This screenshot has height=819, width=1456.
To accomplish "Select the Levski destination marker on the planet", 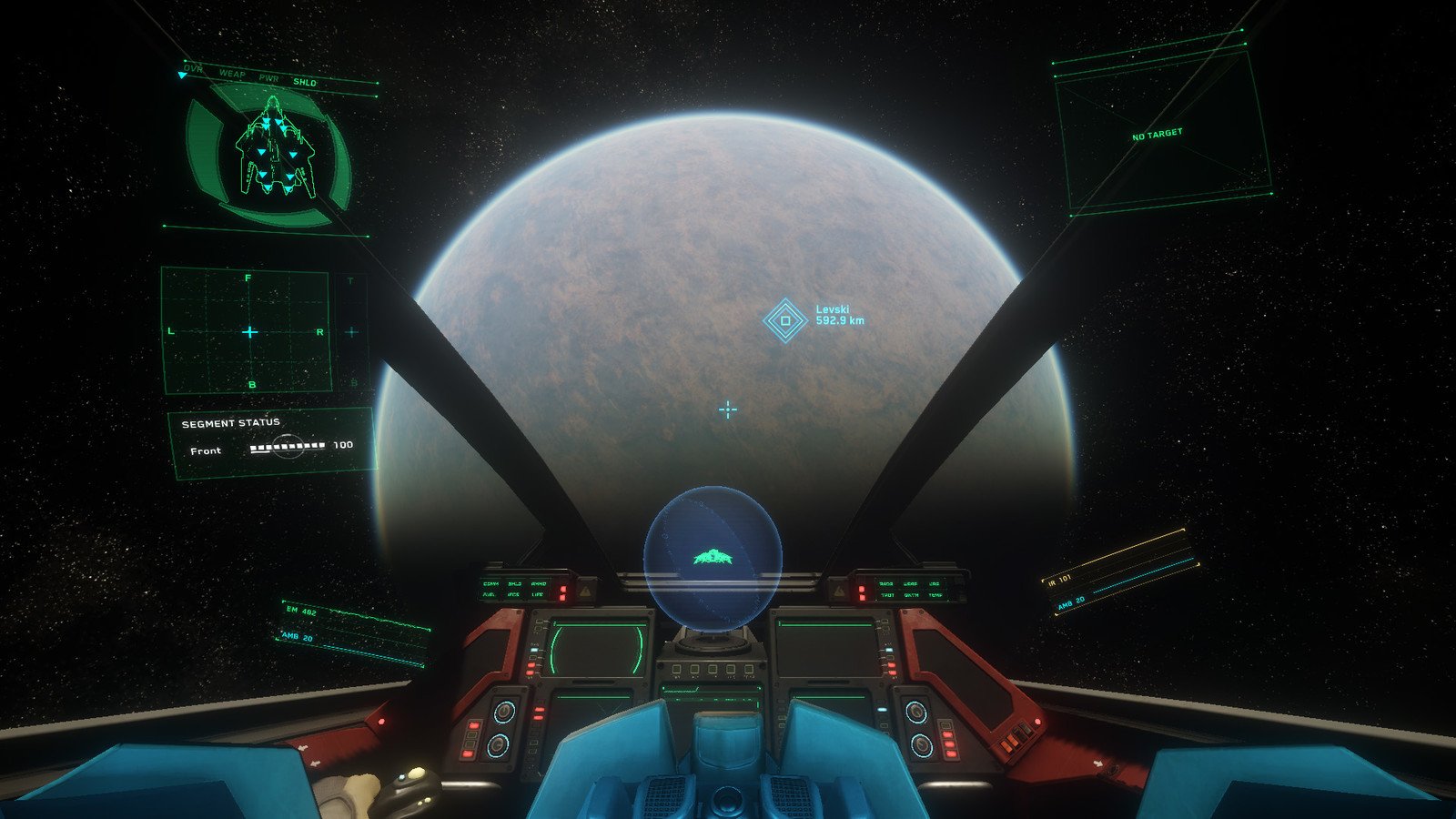I will (x=784, y=320).
